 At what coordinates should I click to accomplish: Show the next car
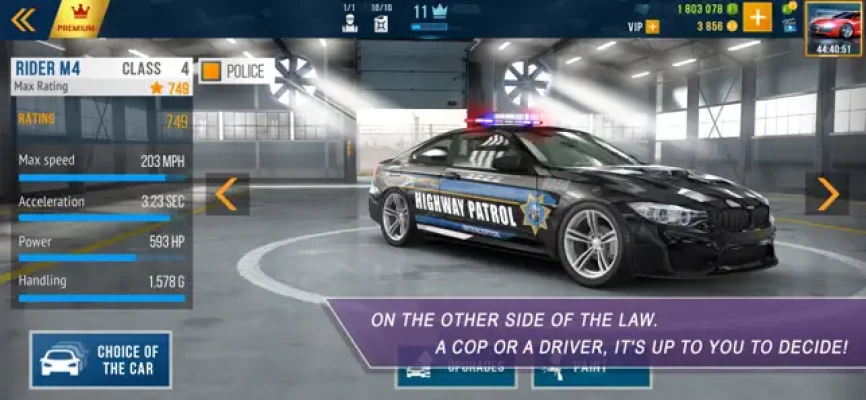[827, 194]
